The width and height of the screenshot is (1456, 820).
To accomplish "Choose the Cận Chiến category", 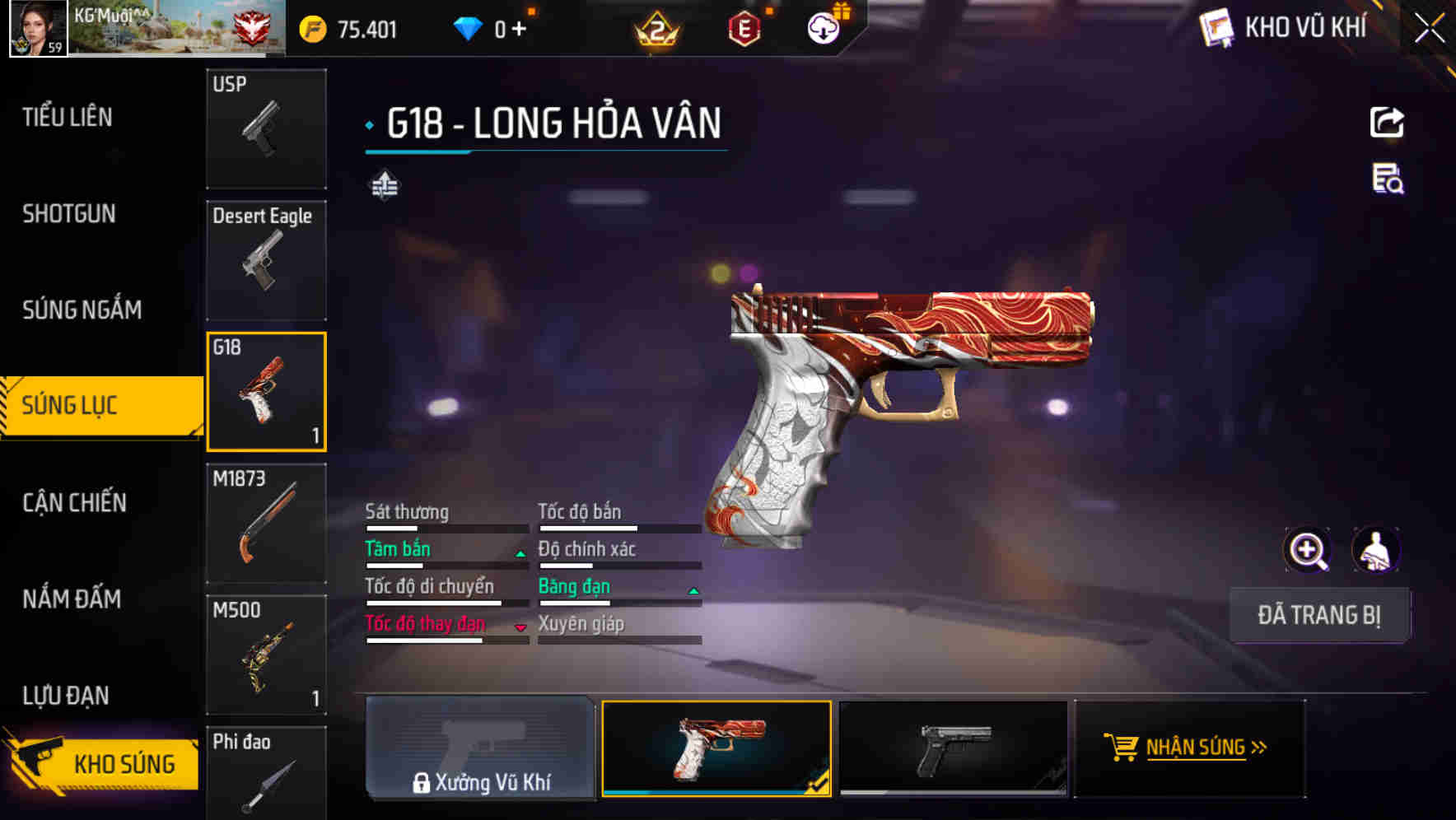I will 74,502.
